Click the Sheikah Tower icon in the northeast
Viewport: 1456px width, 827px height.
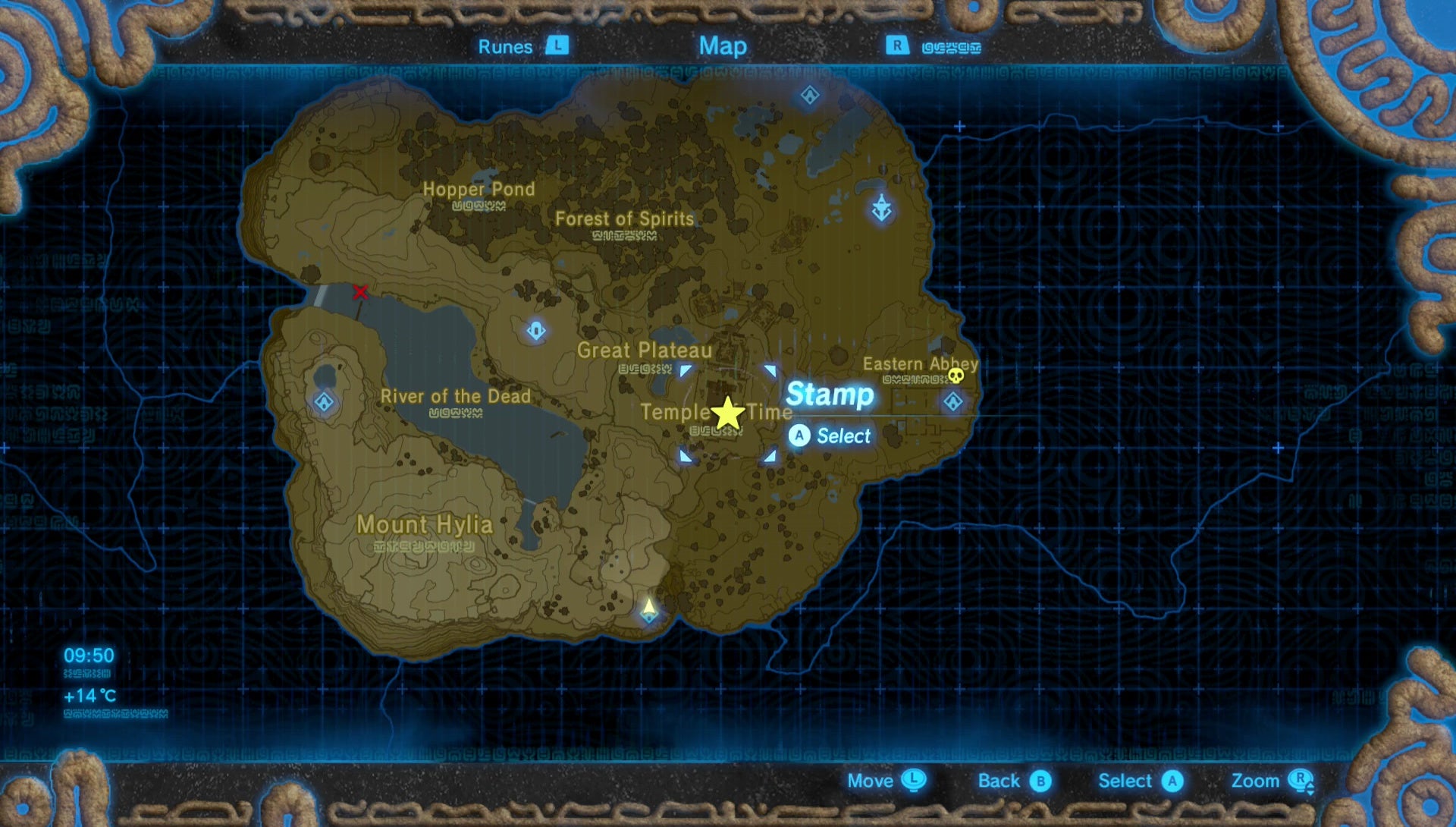[x=881, y=205]
